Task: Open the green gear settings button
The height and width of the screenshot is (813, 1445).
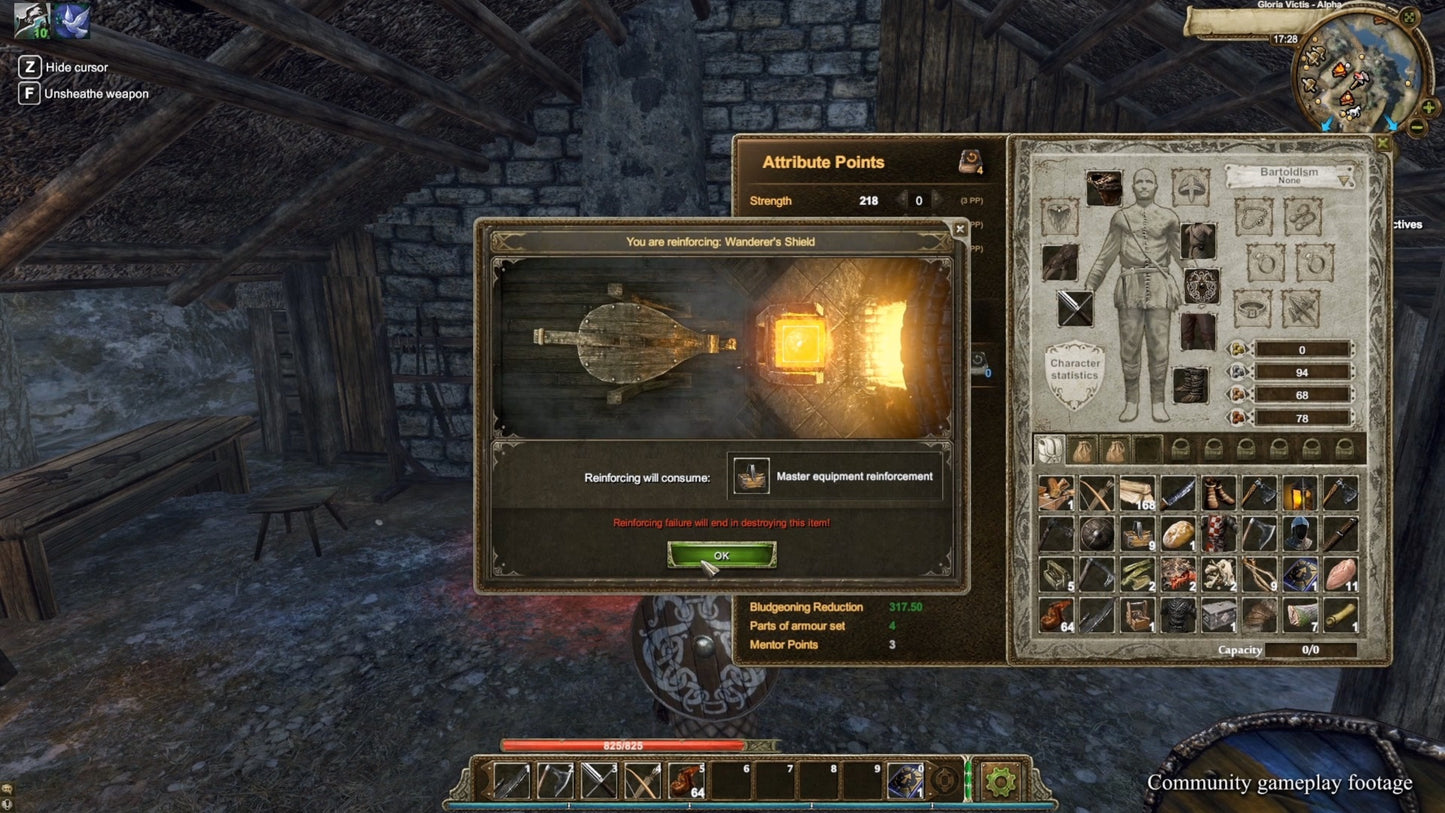Action: pos(1000,780)
